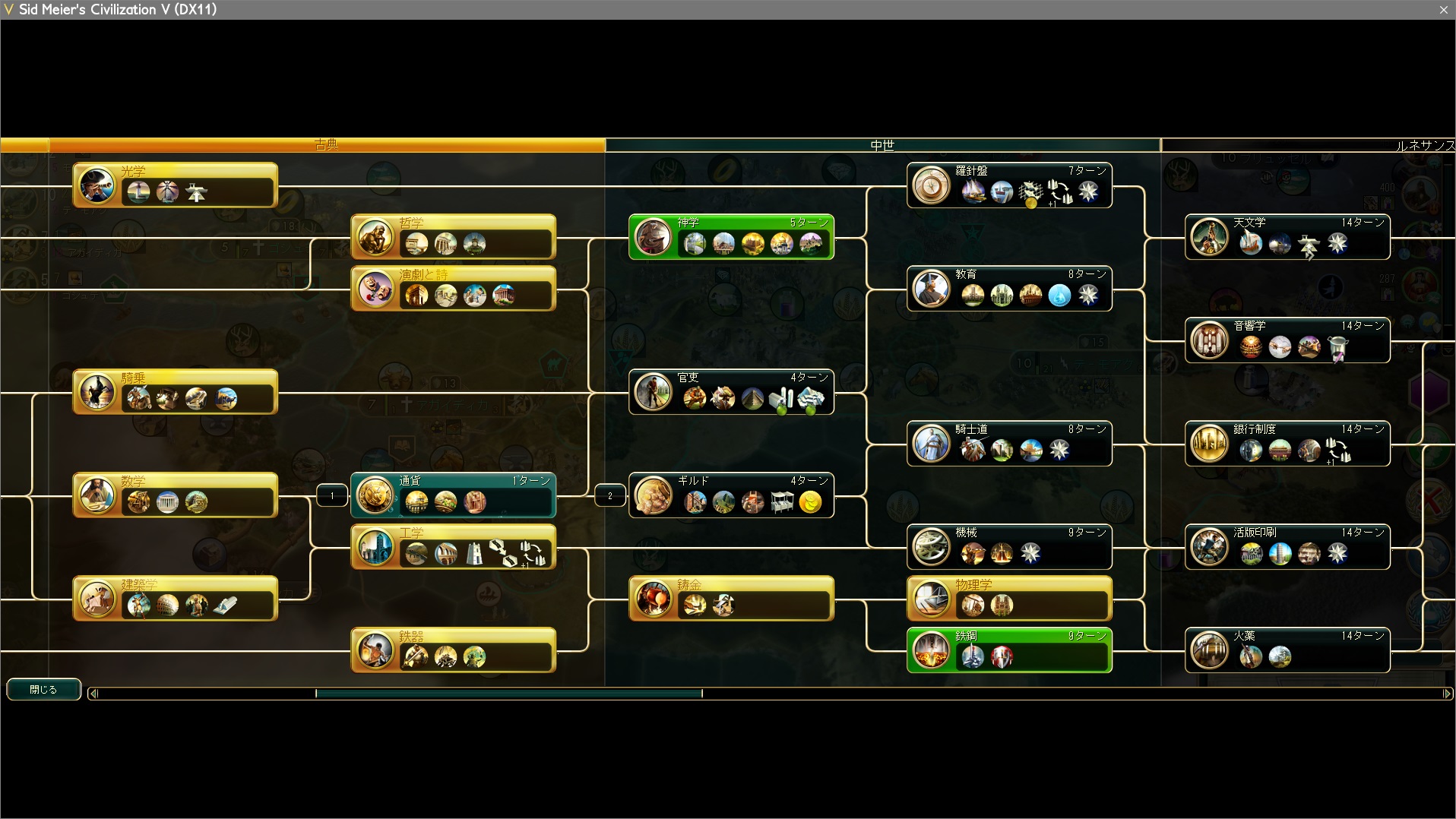
Task: Queue the ギルド technology
Action: 731,495
